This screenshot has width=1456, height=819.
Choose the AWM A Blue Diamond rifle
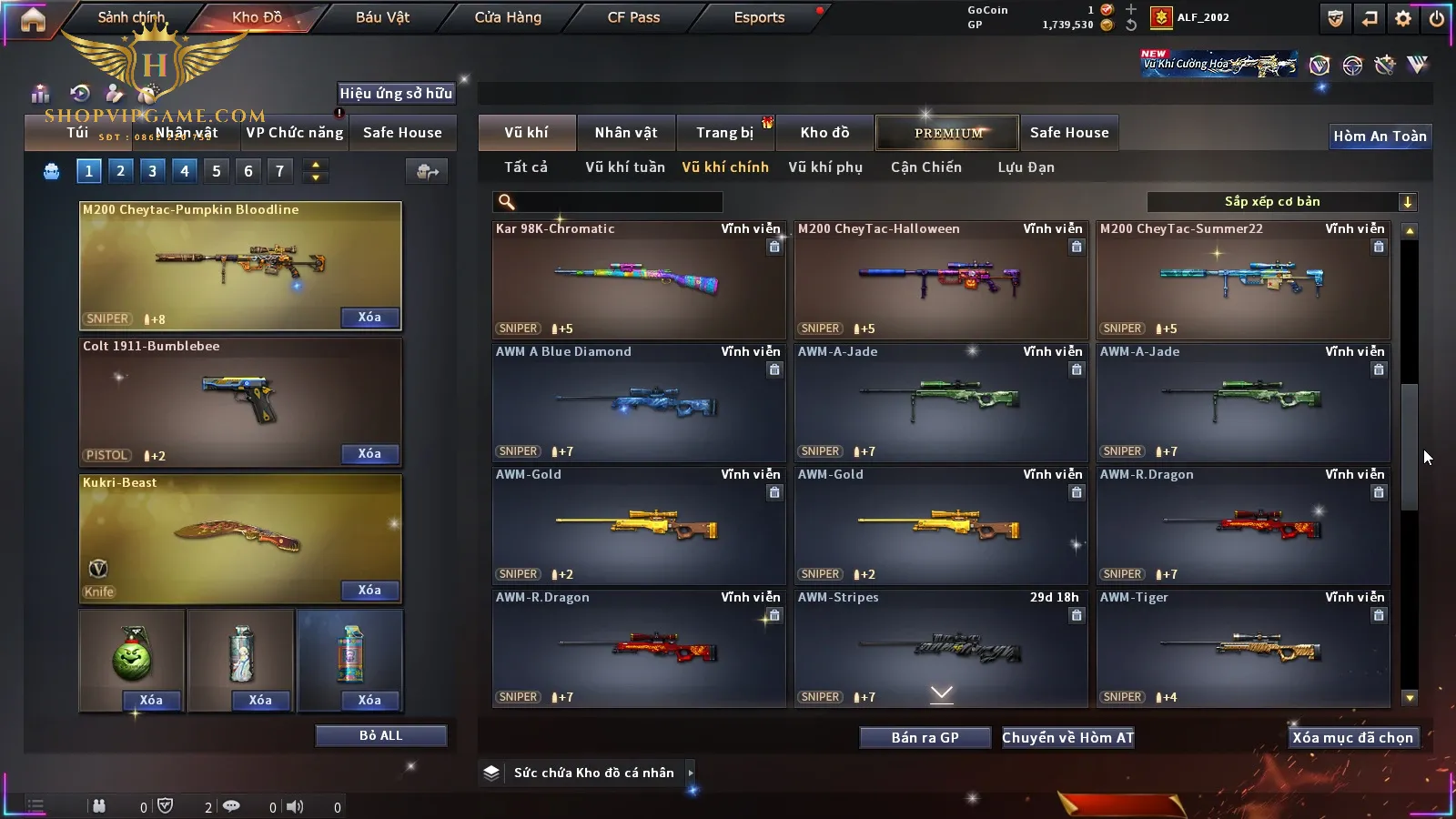point(638,402)
